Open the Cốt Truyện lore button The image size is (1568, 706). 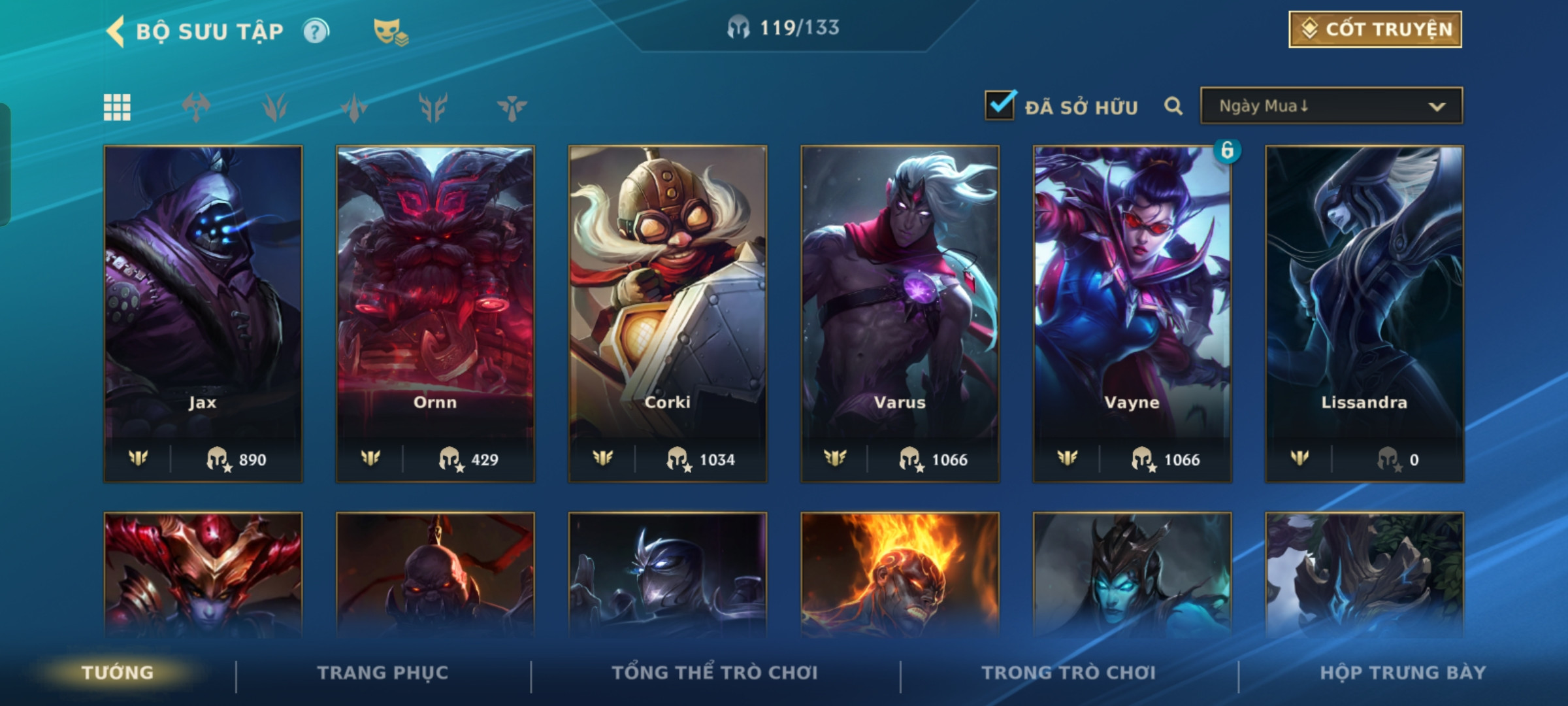tap(1375, 29)
